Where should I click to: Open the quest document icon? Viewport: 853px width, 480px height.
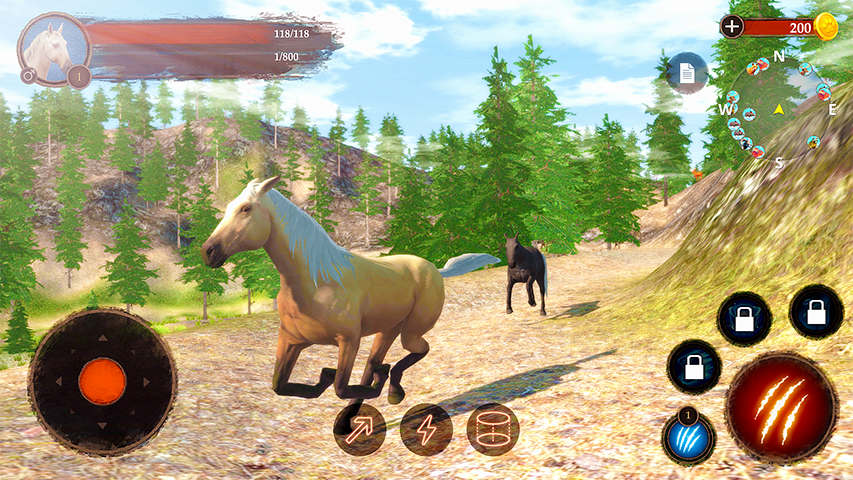pyautogui.click(x=687, y=72)
